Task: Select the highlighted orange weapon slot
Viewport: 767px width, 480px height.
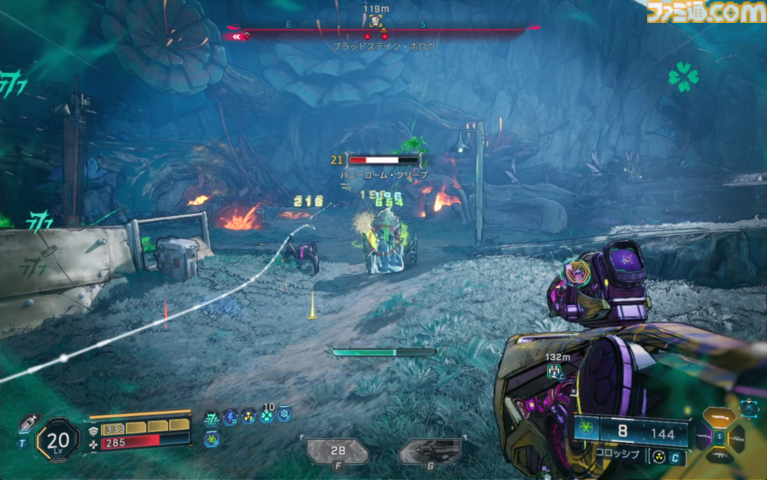Action: (x=718, y=418)
